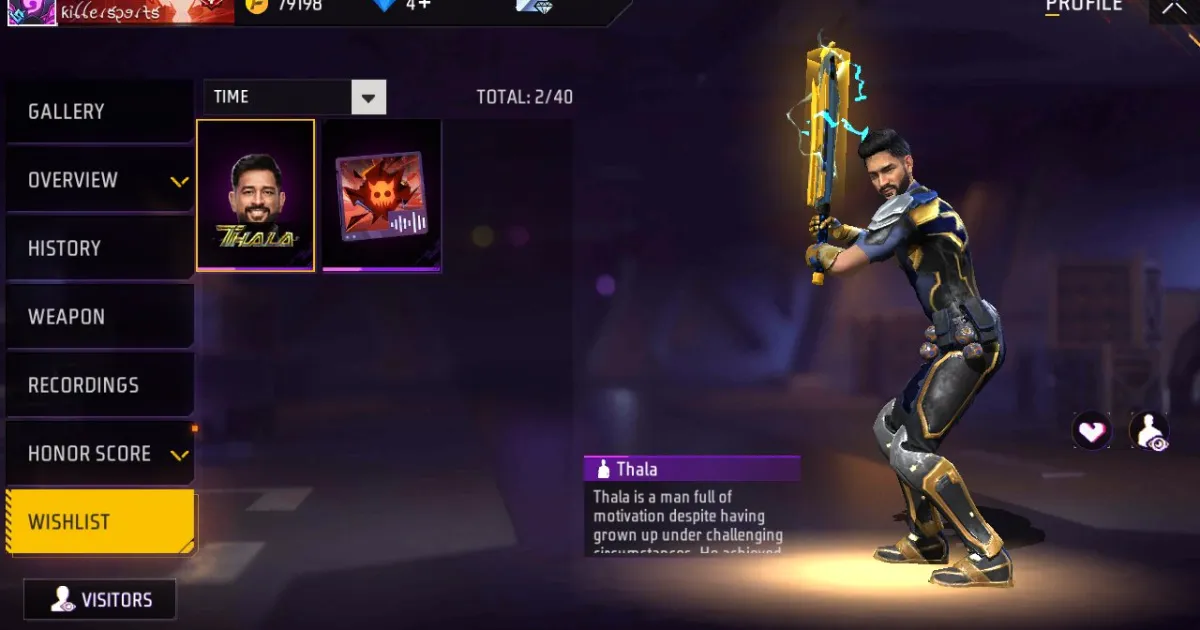This screenshot has height=630, width=1200.
Task: Select the Wishlist tab
Action: 98,522
